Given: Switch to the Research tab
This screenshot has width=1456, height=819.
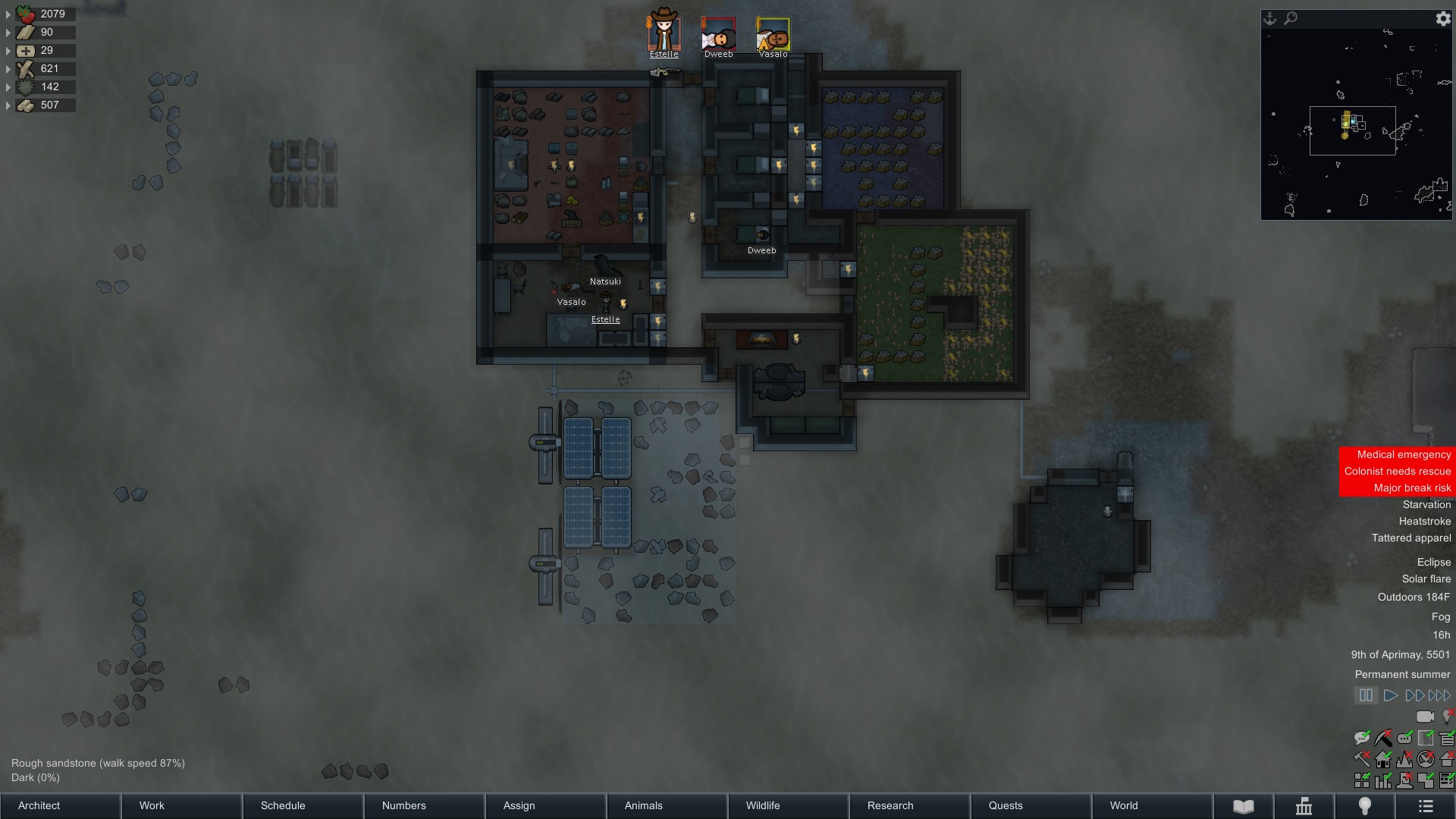Looking at the screenshot, I should [889, 805].
